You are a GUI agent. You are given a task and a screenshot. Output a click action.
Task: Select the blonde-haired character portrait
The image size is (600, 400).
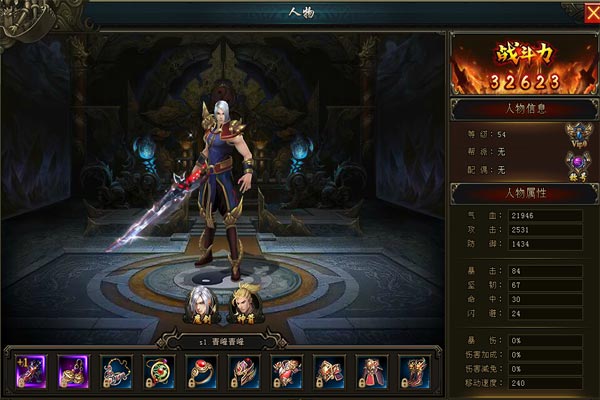[245, 300]
